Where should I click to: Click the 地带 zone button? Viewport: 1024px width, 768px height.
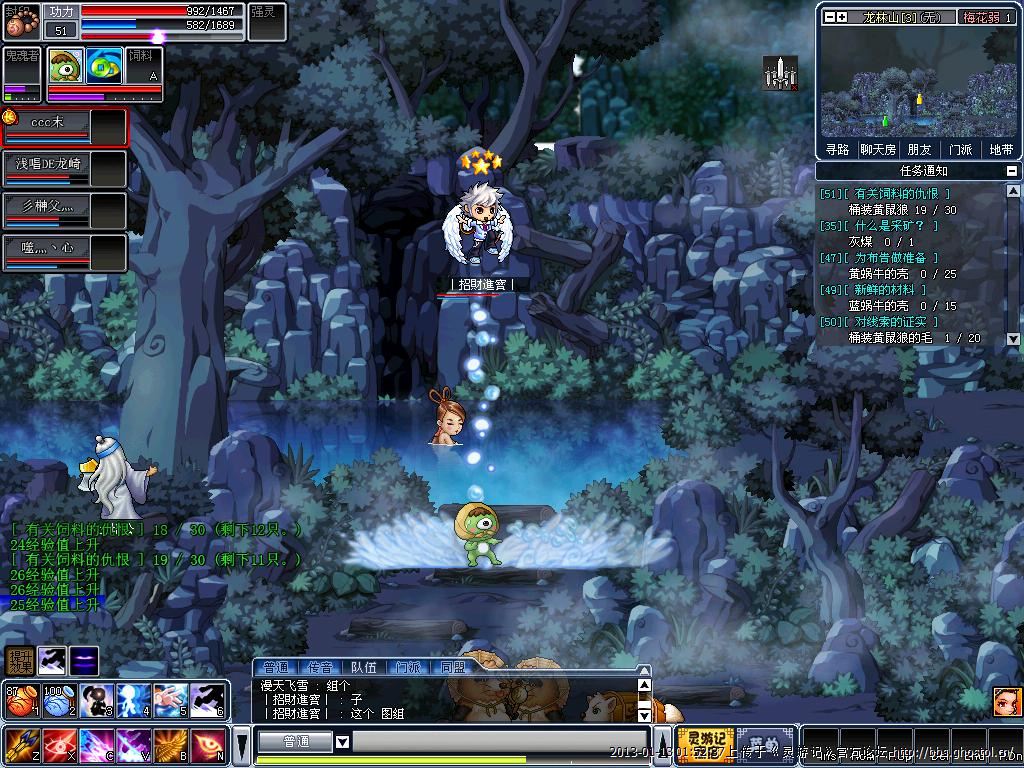point(1001,149)
